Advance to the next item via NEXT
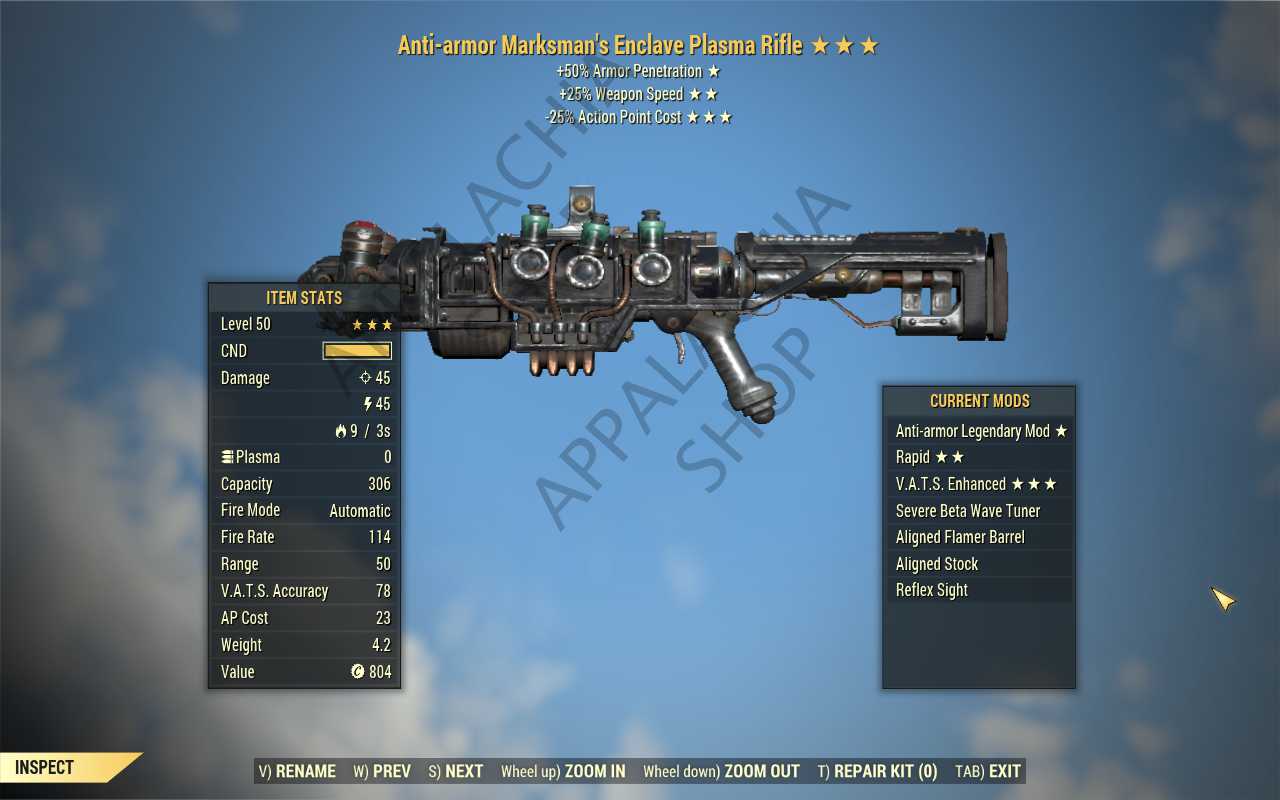The width and height of the screenshot is (1280, 800). point(455,771)
